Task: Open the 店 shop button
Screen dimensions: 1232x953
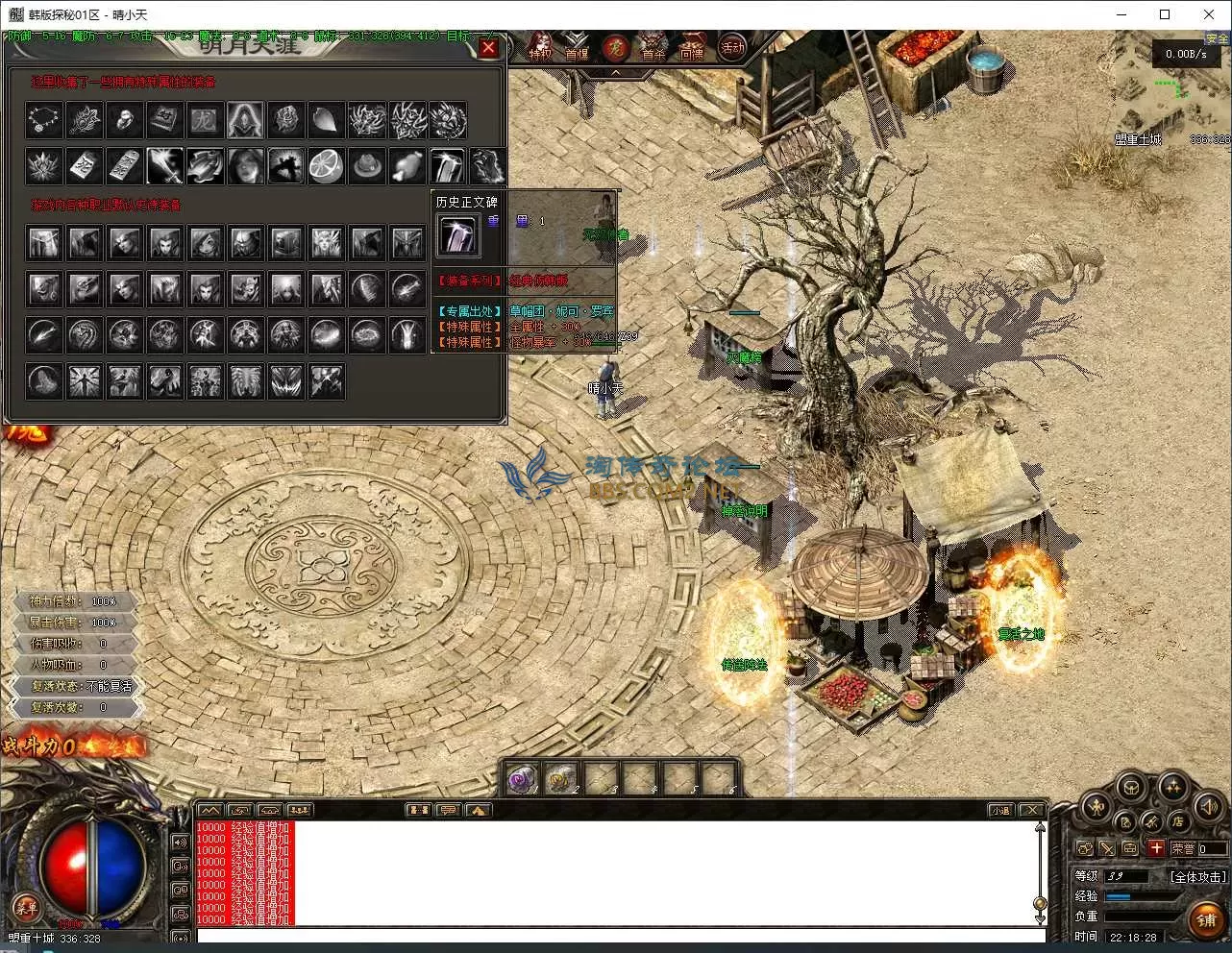Action: coord(1178,821)
